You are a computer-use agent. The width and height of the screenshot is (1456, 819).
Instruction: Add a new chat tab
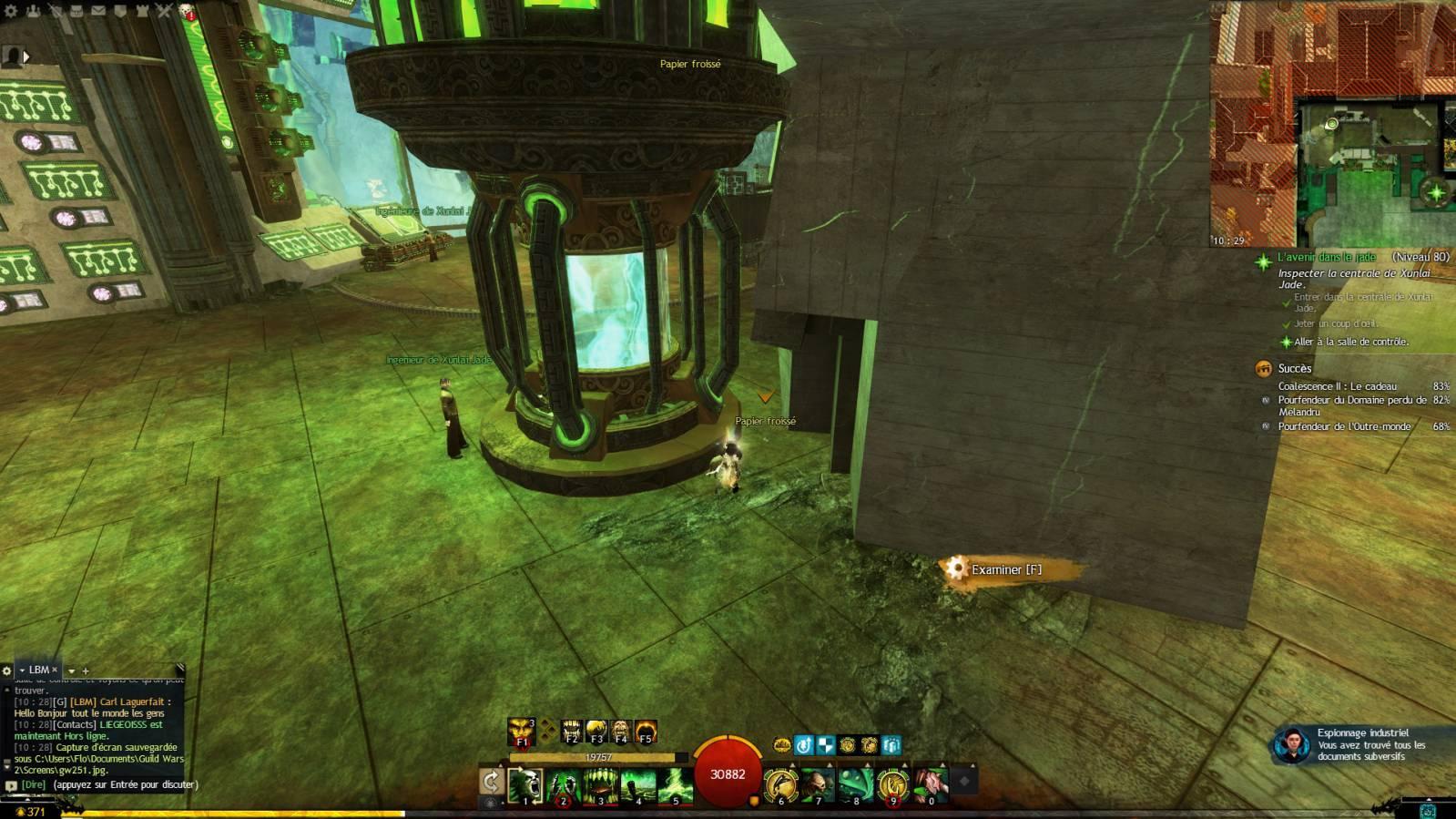(x=86, y=671)
